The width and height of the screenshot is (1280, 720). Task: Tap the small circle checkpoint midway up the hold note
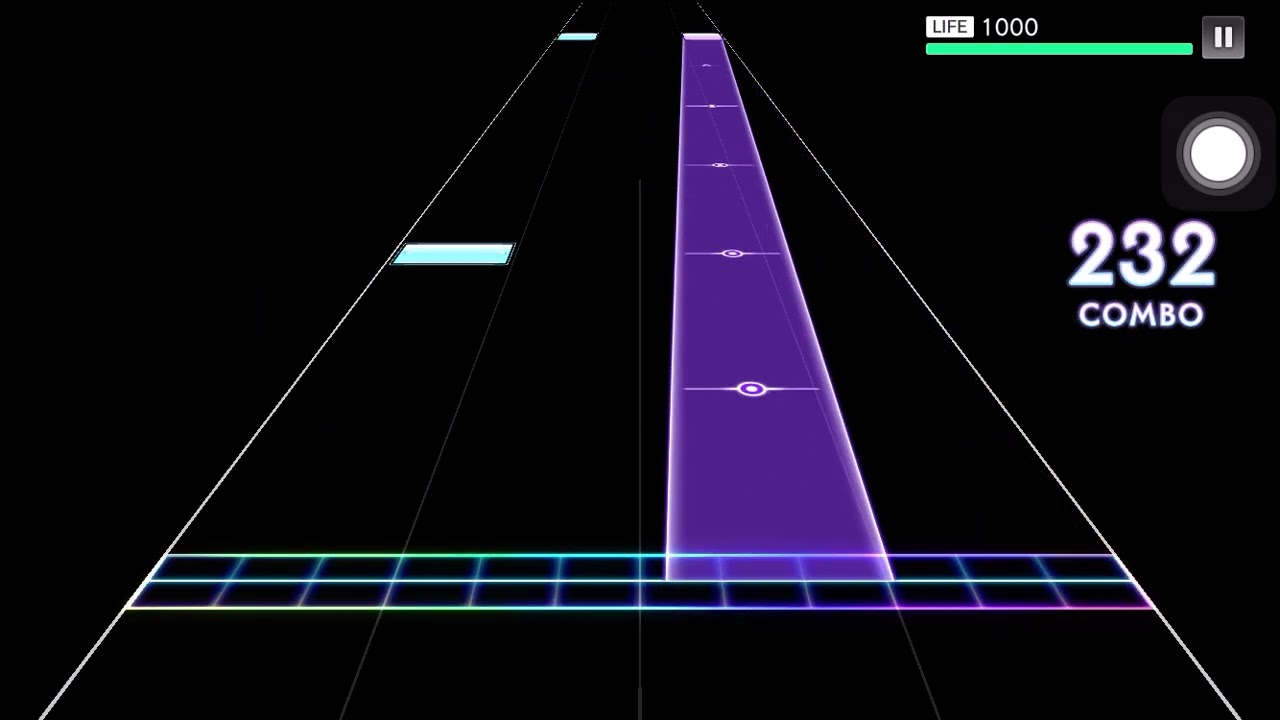pos(731,253)
